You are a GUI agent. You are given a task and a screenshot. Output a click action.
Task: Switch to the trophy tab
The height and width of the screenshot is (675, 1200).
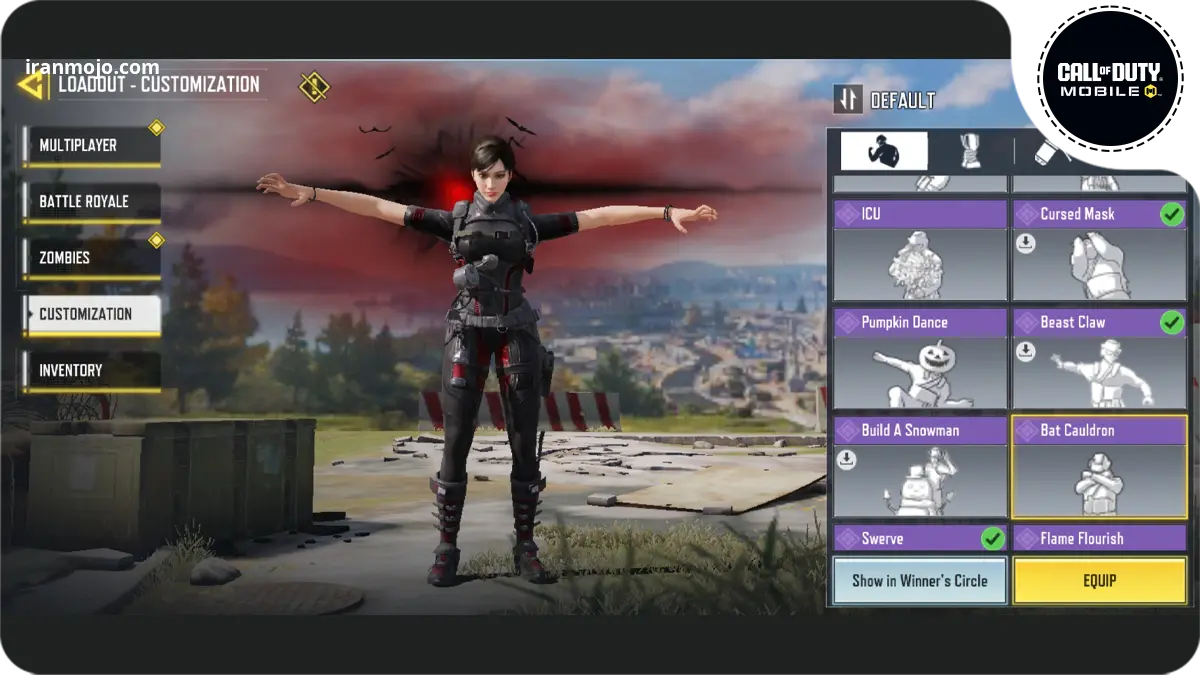[x=969, y=152]
